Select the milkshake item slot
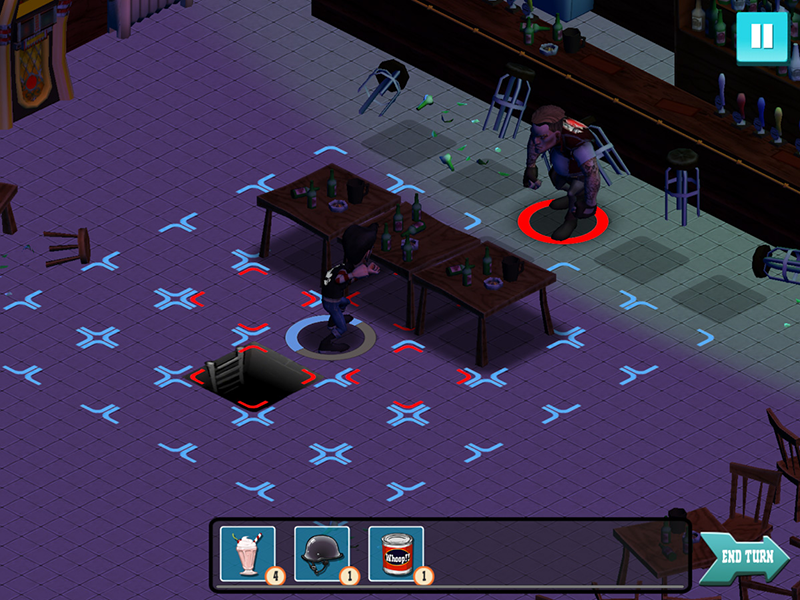The image size is (800, 600). click(247, 553)
